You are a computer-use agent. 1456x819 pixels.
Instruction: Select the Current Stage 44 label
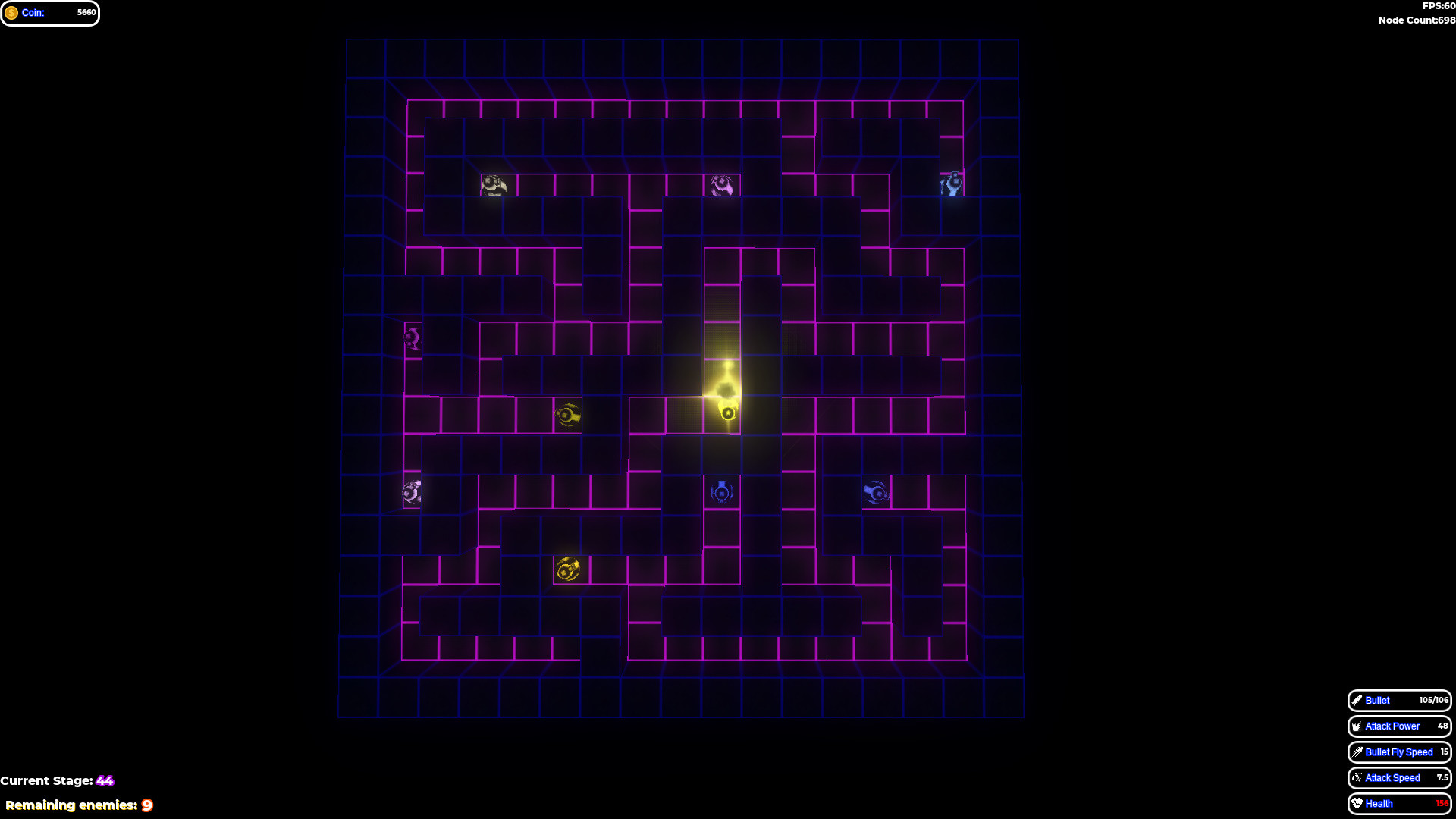57,780
